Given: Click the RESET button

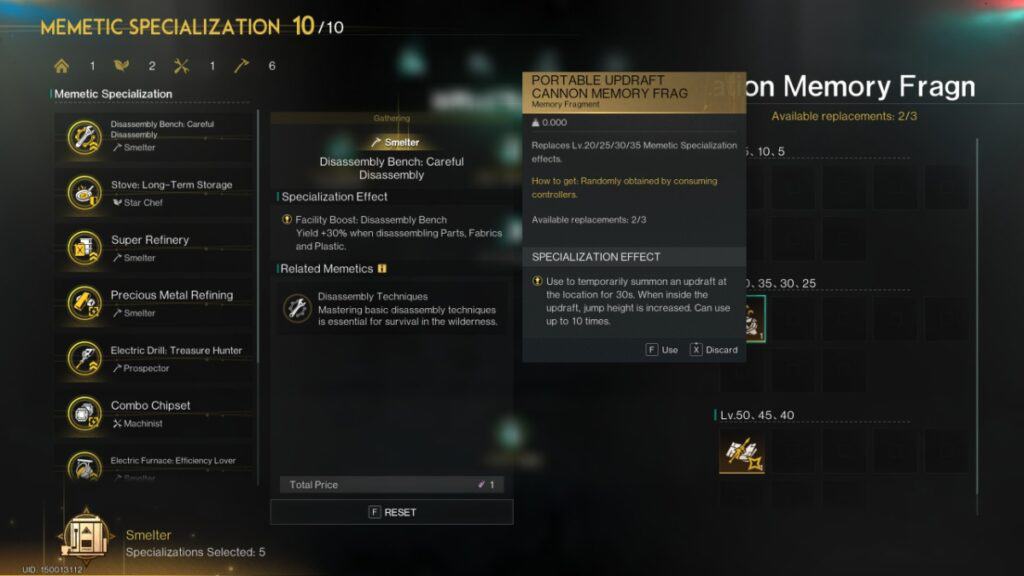Looking at the screenshot, I should pos(392,512).
